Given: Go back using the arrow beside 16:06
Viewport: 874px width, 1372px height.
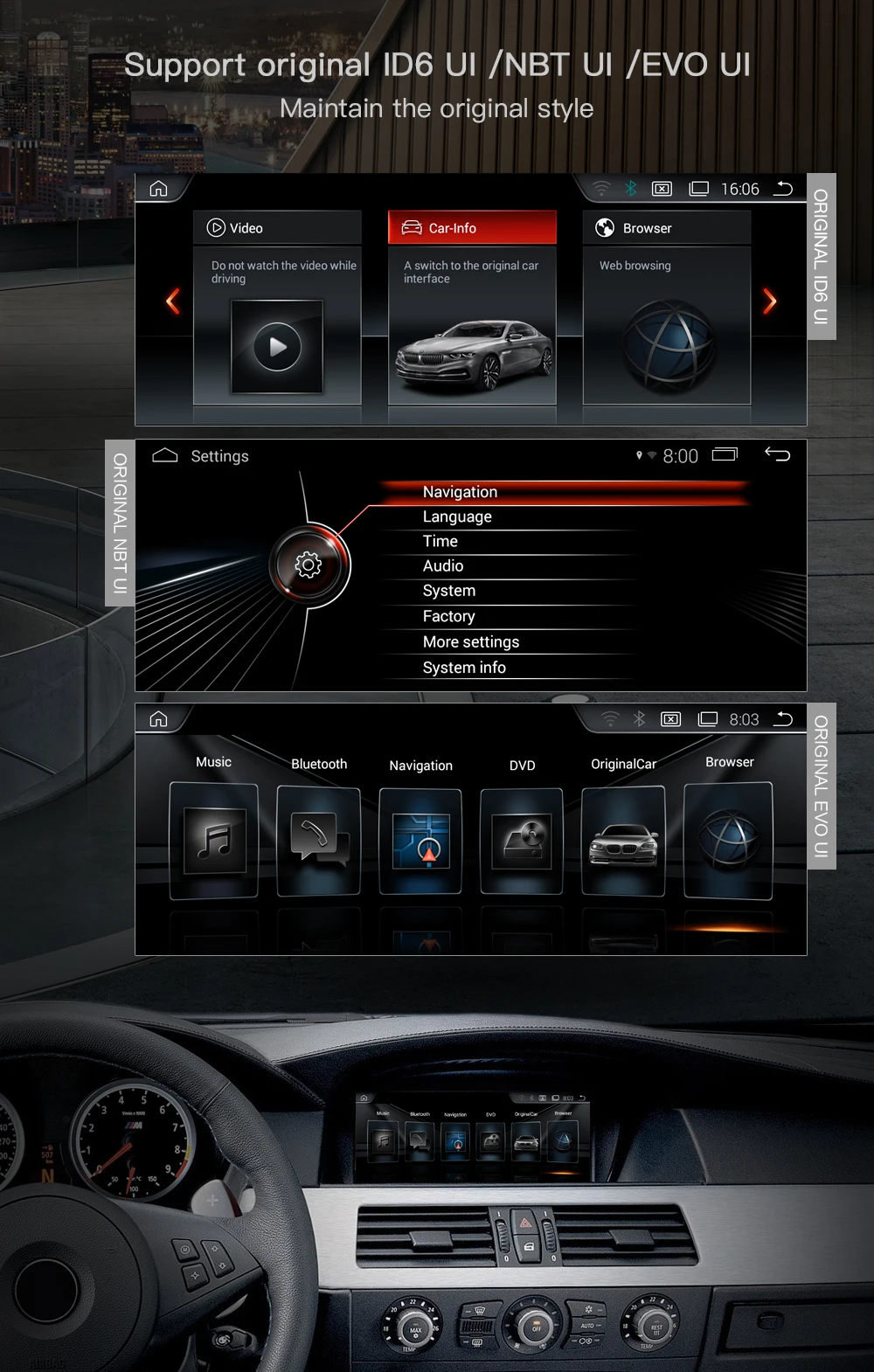Looking at the screenshot, I should pyautogui.click(x=784, y=189).
